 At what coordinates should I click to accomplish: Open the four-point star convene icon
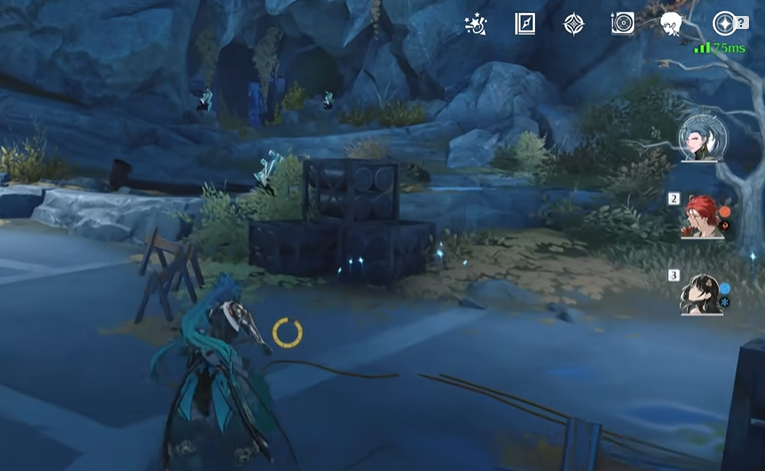[x=574, y=24]
